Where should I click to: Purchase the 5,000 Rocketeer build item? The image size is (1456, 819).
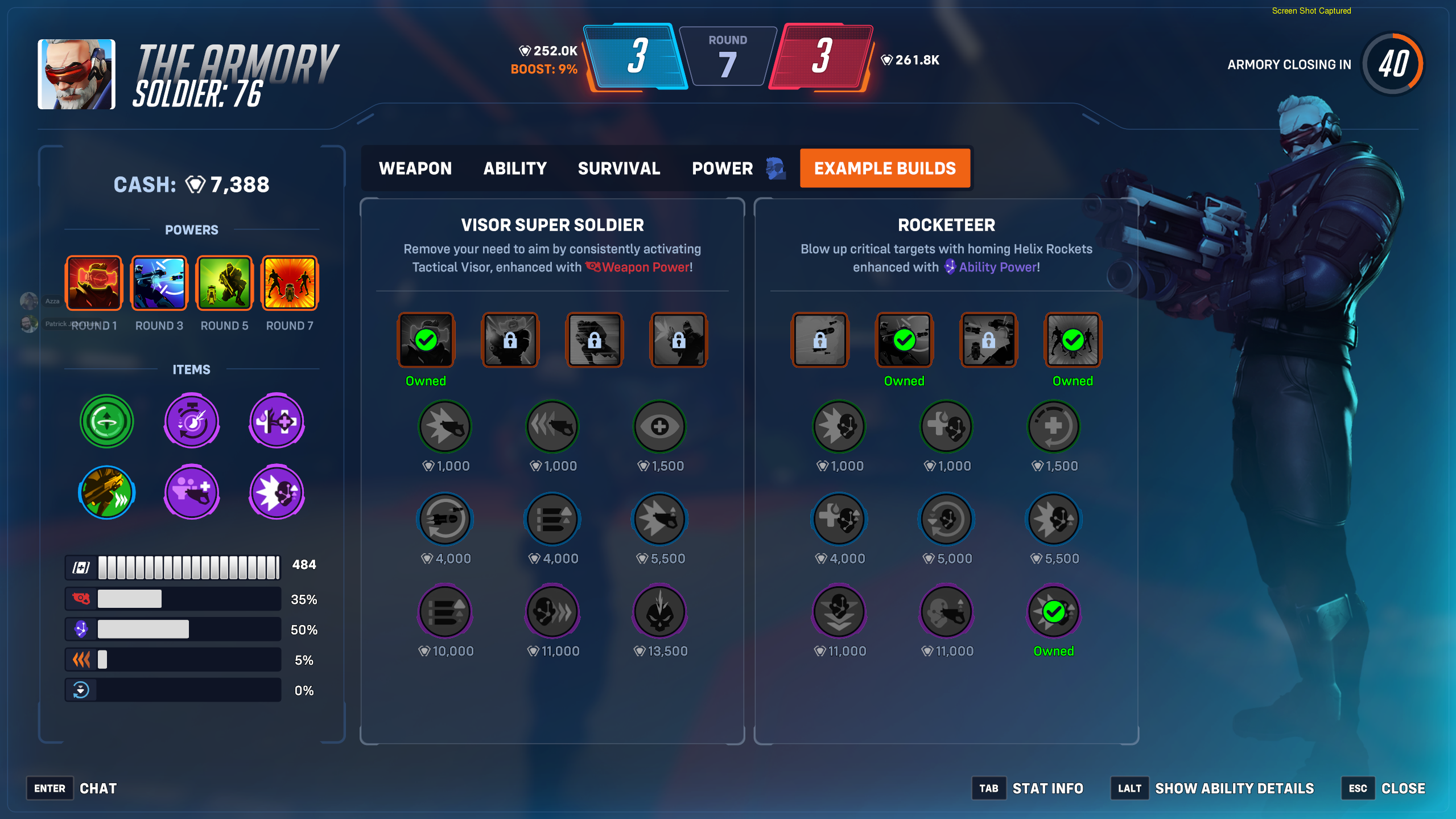(x=946, y=520)
